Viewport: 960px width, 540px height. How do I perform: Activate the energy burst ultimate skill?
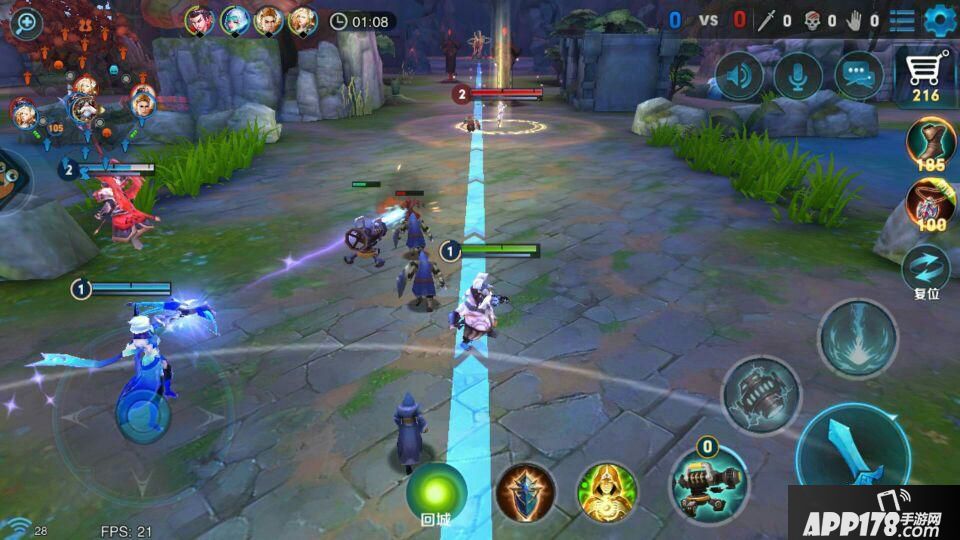coord(858,338)
